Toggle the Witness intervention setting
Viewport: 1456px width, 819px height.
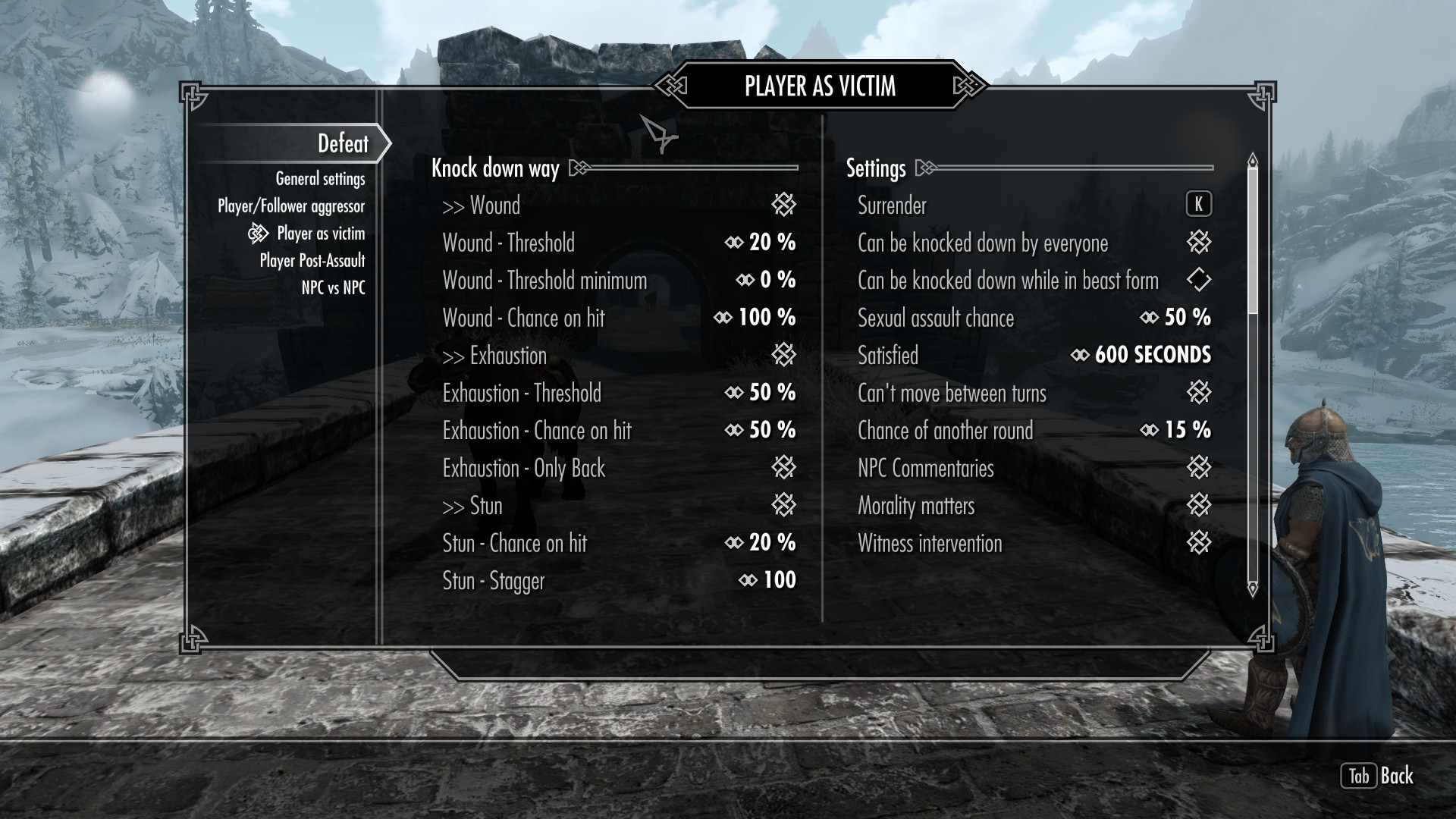(x=1198, y=543)
